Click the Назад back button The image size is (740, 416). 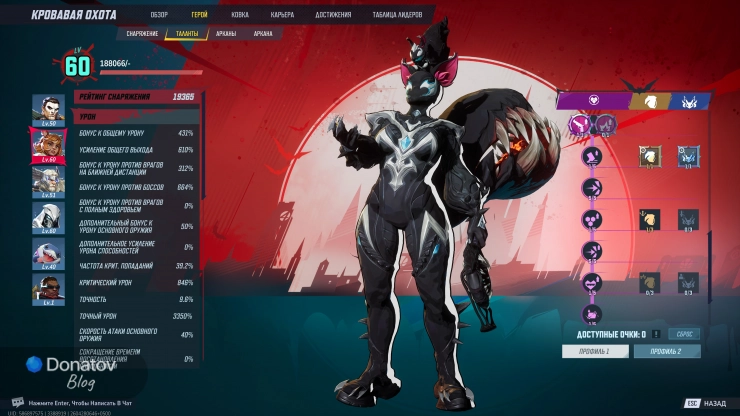click(706, 403)
